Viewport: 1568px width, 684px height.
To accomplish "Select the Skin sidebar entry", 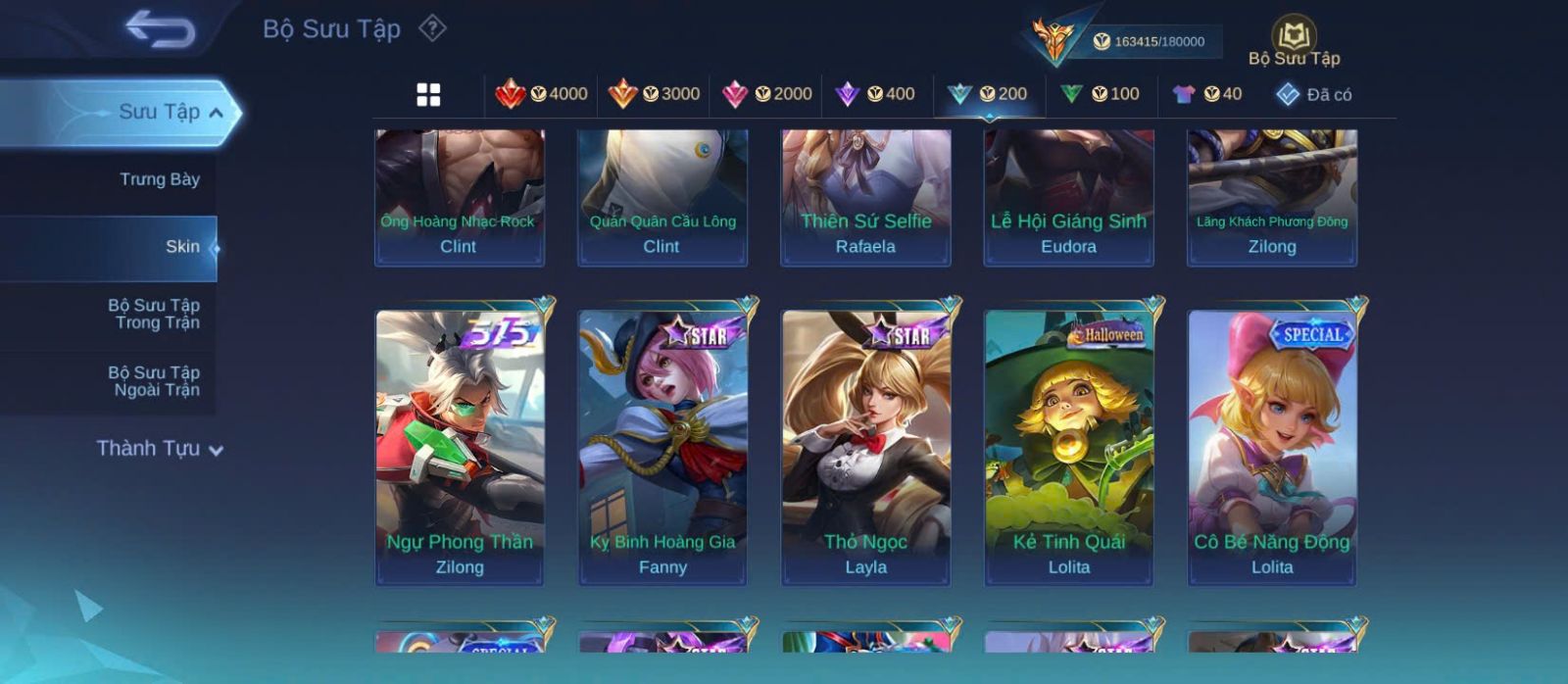I will [x=182, y=247].
